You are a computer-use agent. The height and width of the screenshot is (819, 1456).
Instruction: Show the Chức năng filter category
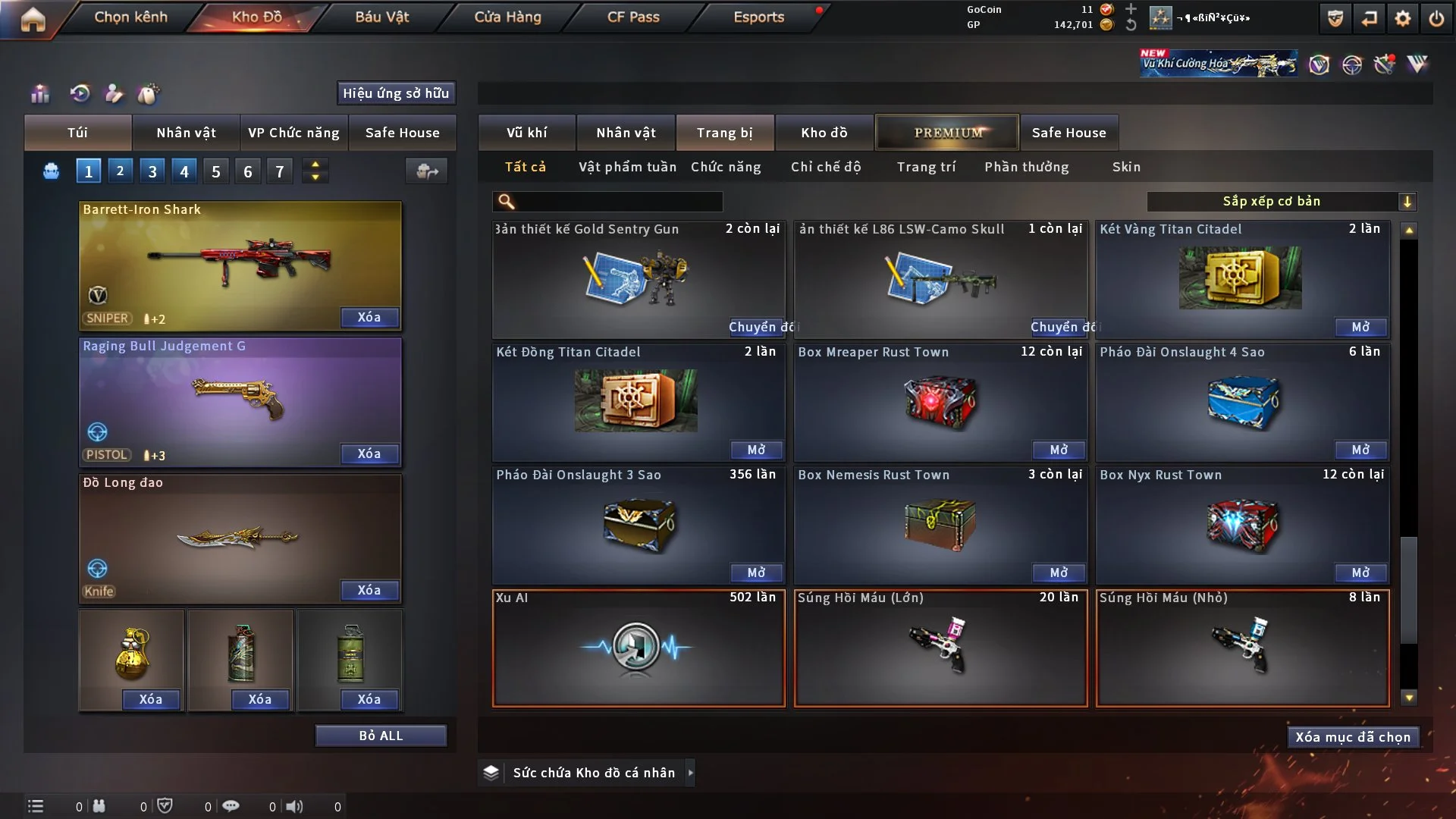[726, 167]
